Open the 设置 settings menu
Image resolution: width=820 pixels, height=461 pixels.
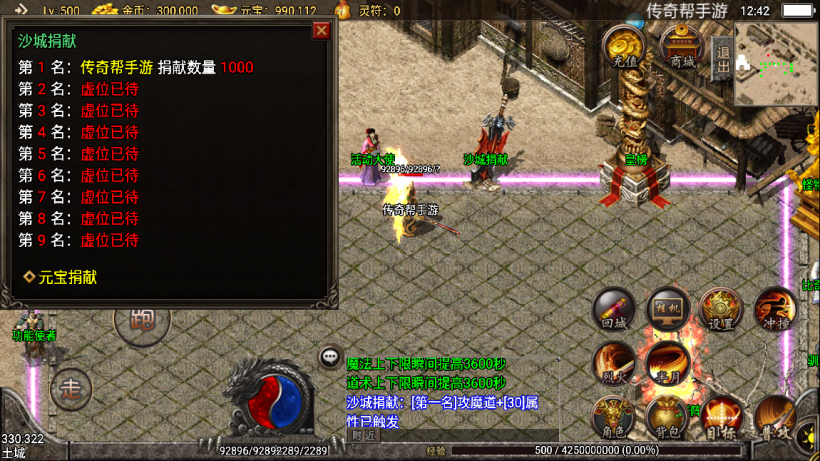[x=720, y=309]
